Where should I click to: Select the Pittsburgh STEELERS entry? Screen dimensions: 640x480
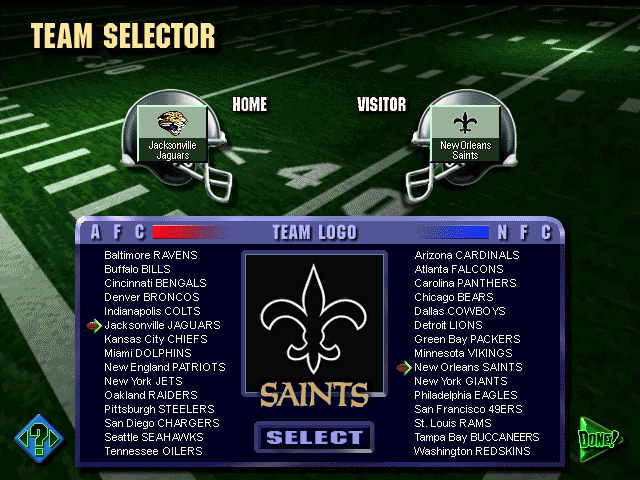click(159, 409)
